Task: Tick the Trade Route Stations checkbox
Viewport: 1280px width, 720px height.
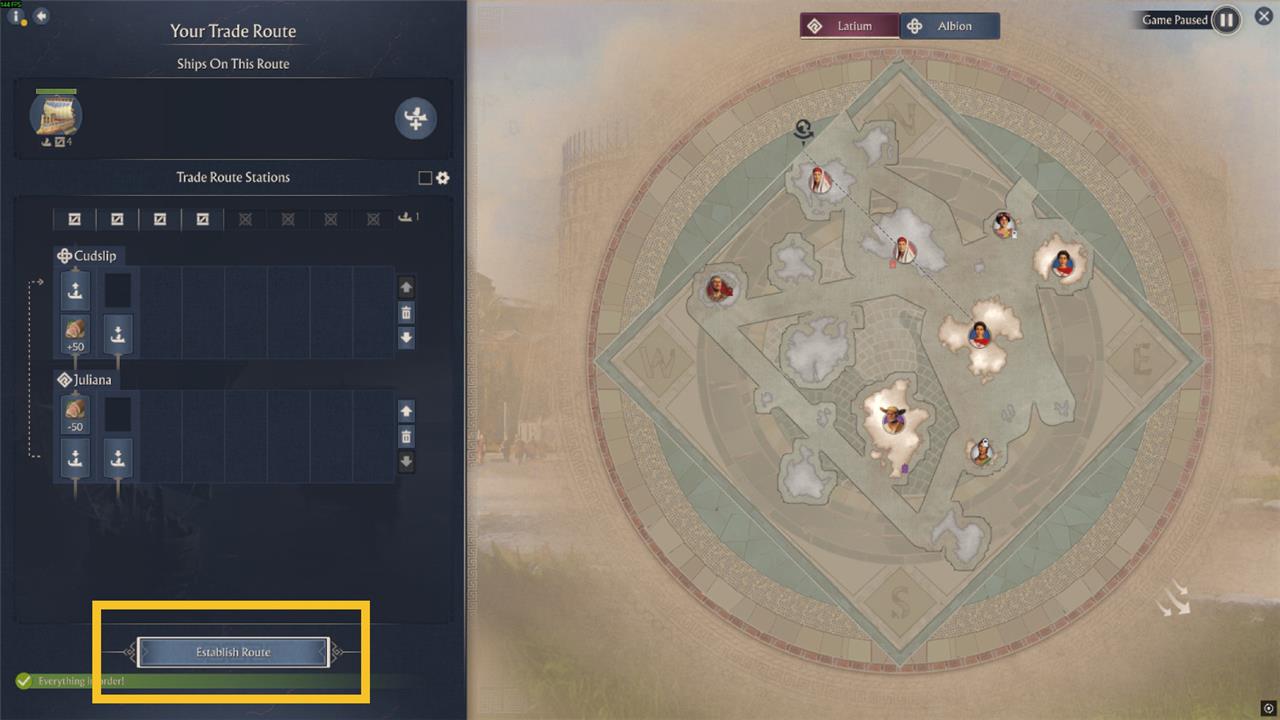Action: 425,178
